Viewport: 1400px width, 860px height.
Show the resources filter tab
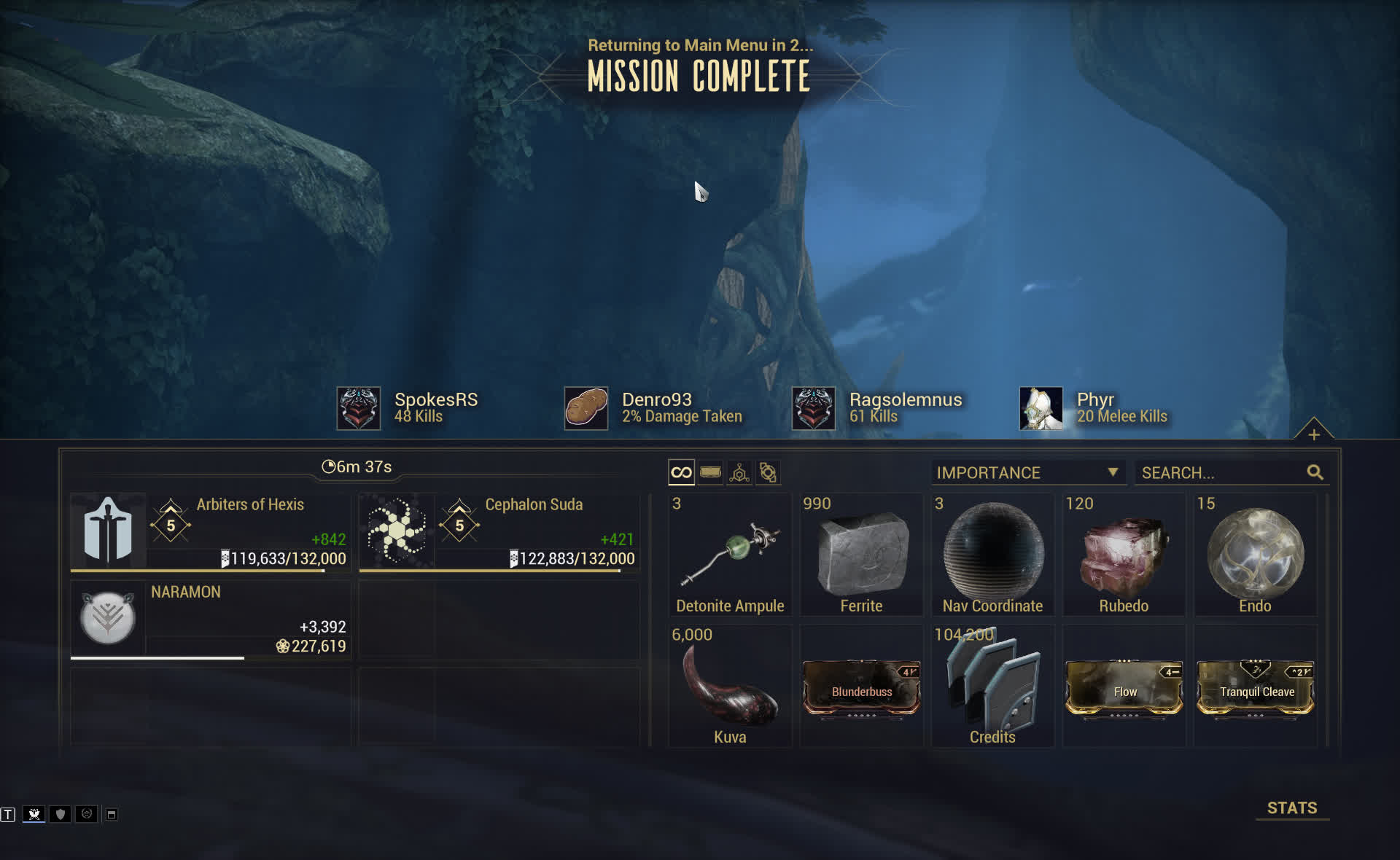tap(739, 473)
